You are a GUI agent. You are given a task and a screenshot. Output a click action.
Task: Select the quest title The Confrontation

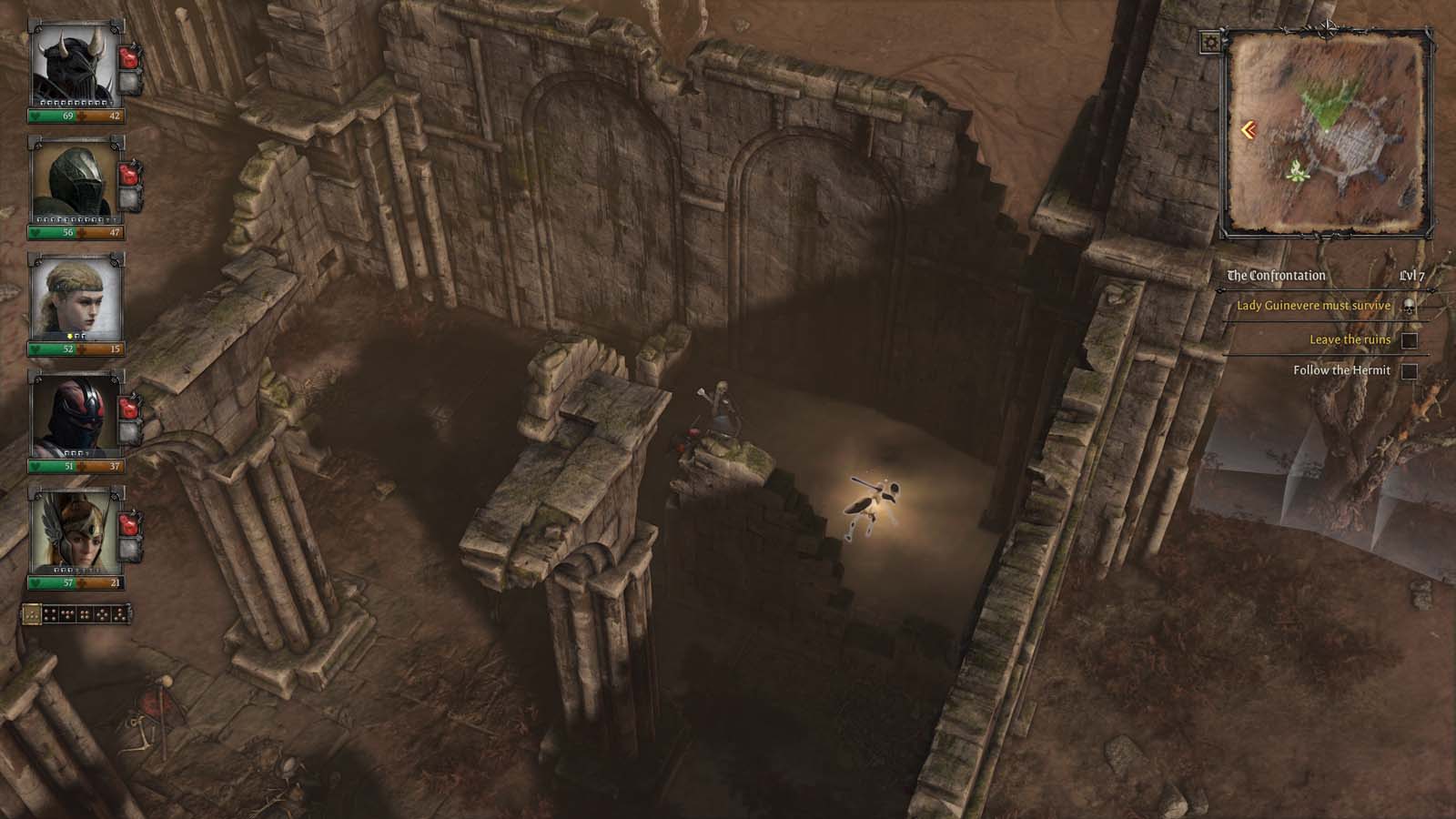pos(1275,275)
